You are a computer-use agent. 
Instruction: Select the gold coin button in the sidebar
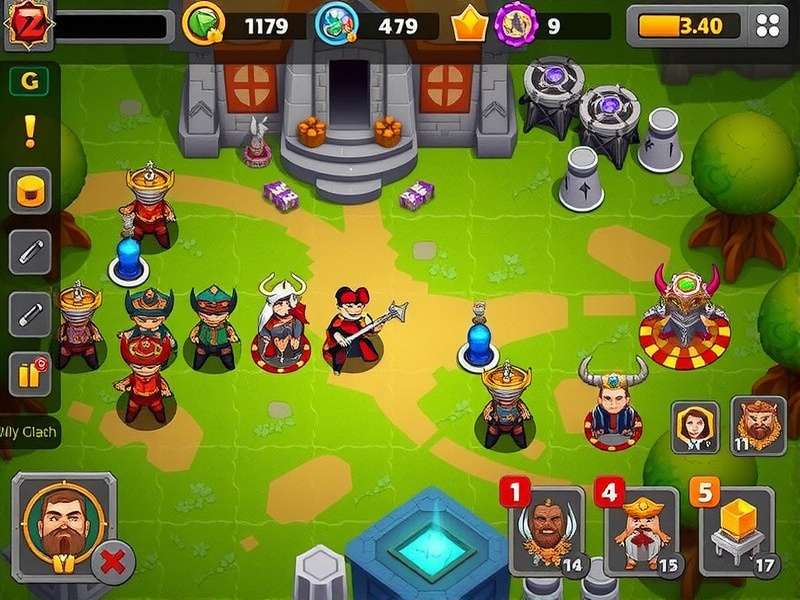point(30,190)
